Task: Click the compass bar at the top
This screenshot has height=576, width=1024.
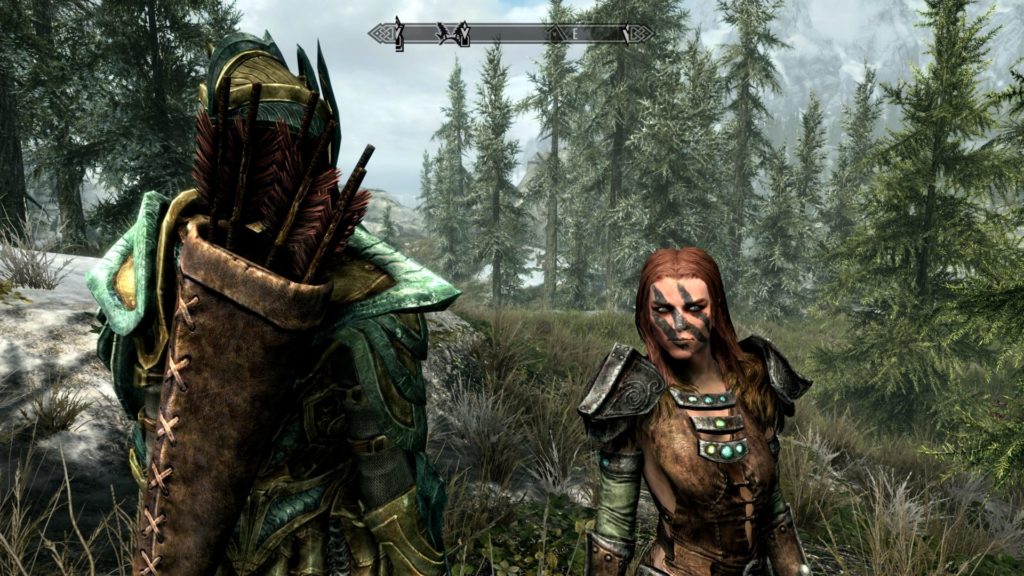Action: coord(511,33)
